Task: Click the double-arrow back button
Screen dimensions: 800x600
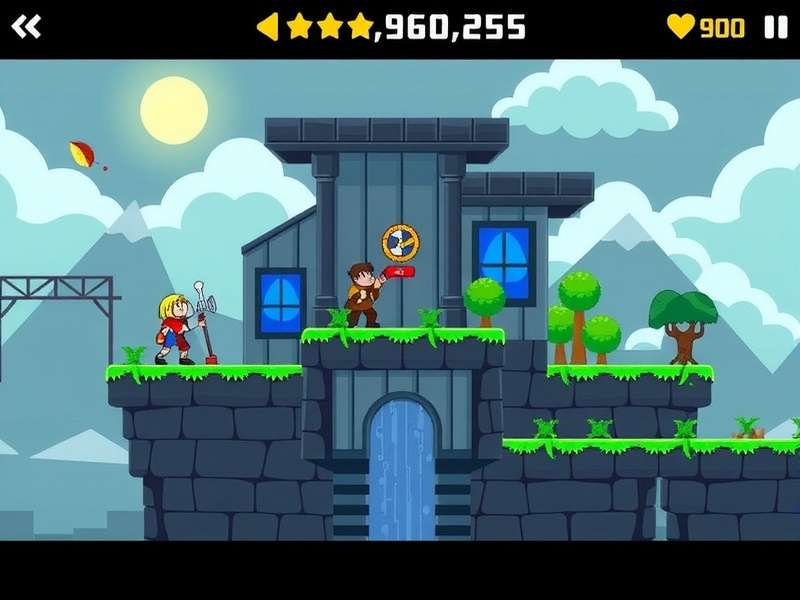Action: click(x=26, y=27)
